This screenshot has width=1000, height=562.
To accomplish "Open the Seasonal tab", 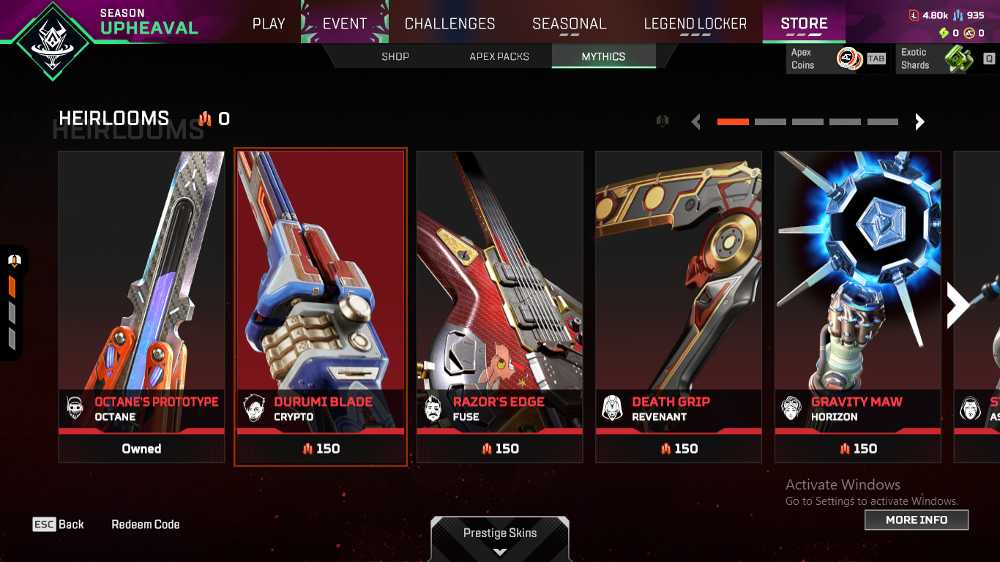I will 569,23.
